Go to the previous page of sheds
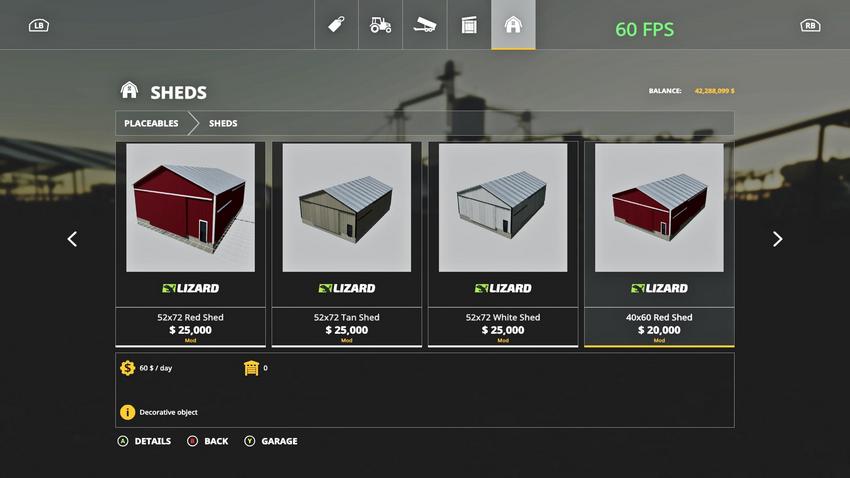 point(72,239)
